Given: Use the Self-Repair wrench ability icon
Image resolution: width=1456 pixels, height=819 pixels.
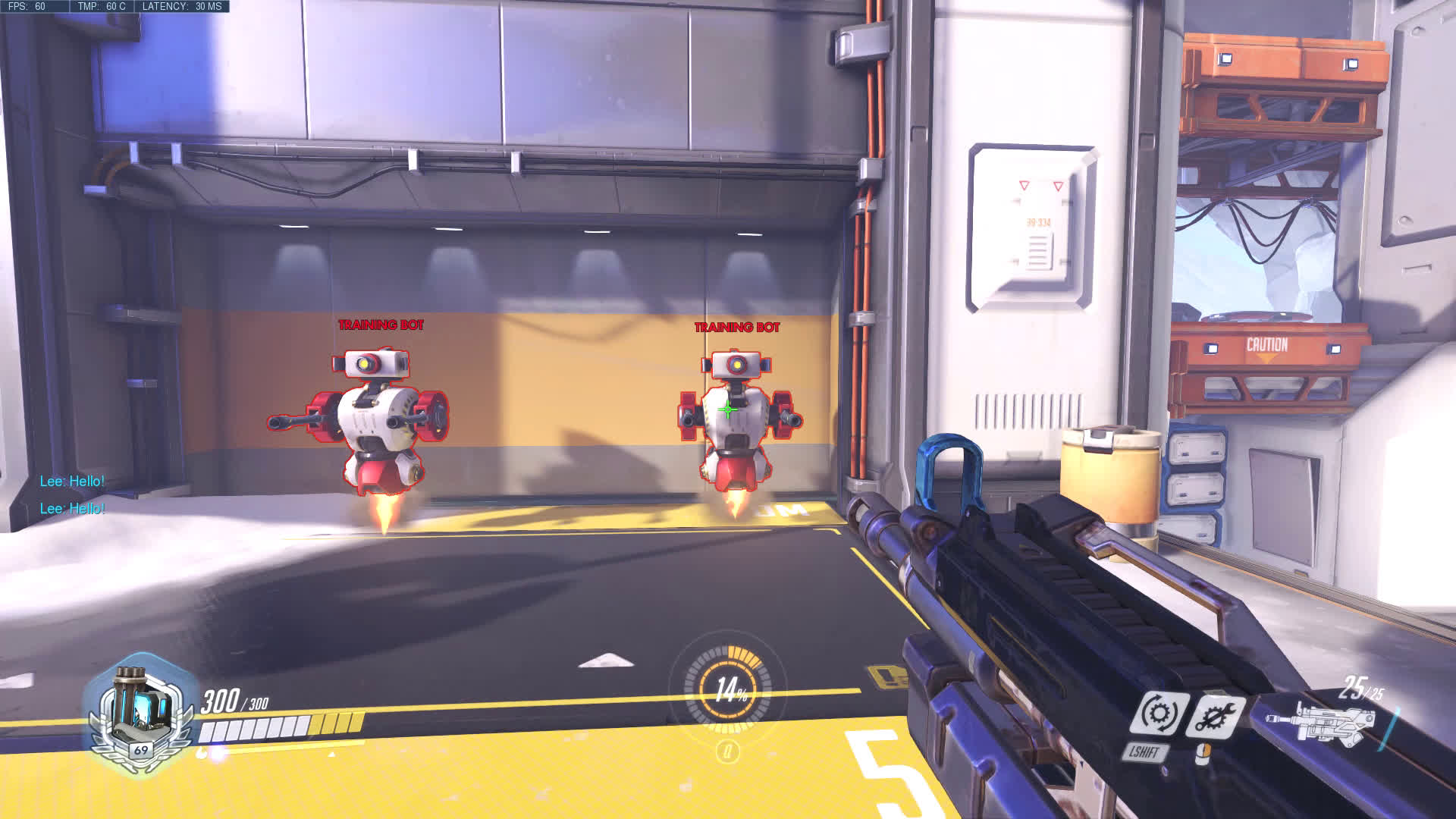Looking at the screenshot, I should point(1215,716).
